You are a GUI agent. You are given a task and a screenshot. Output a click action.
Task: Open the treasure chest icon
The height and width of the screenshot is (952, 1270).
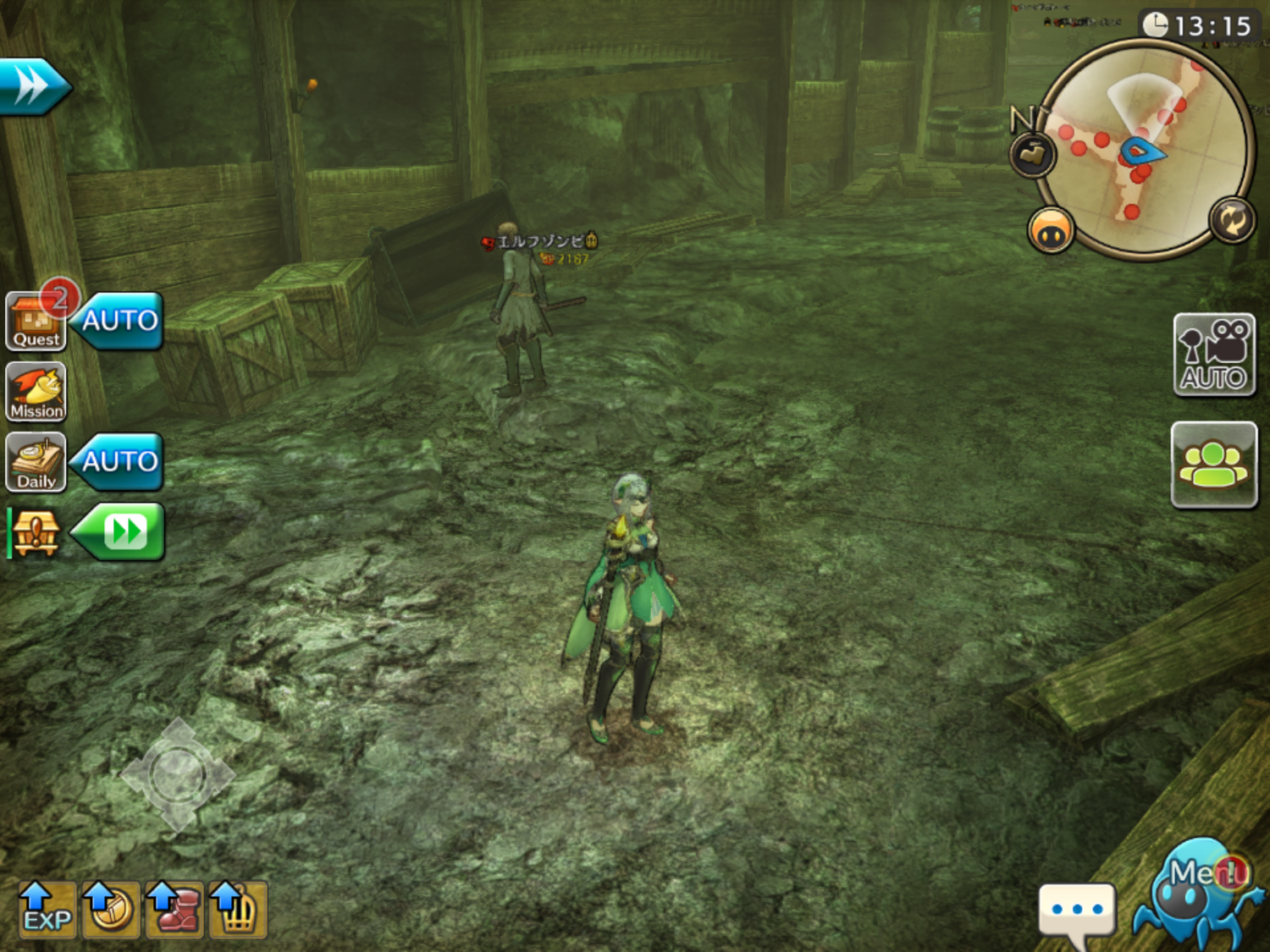pyautogui.click(x=35, y=533)
